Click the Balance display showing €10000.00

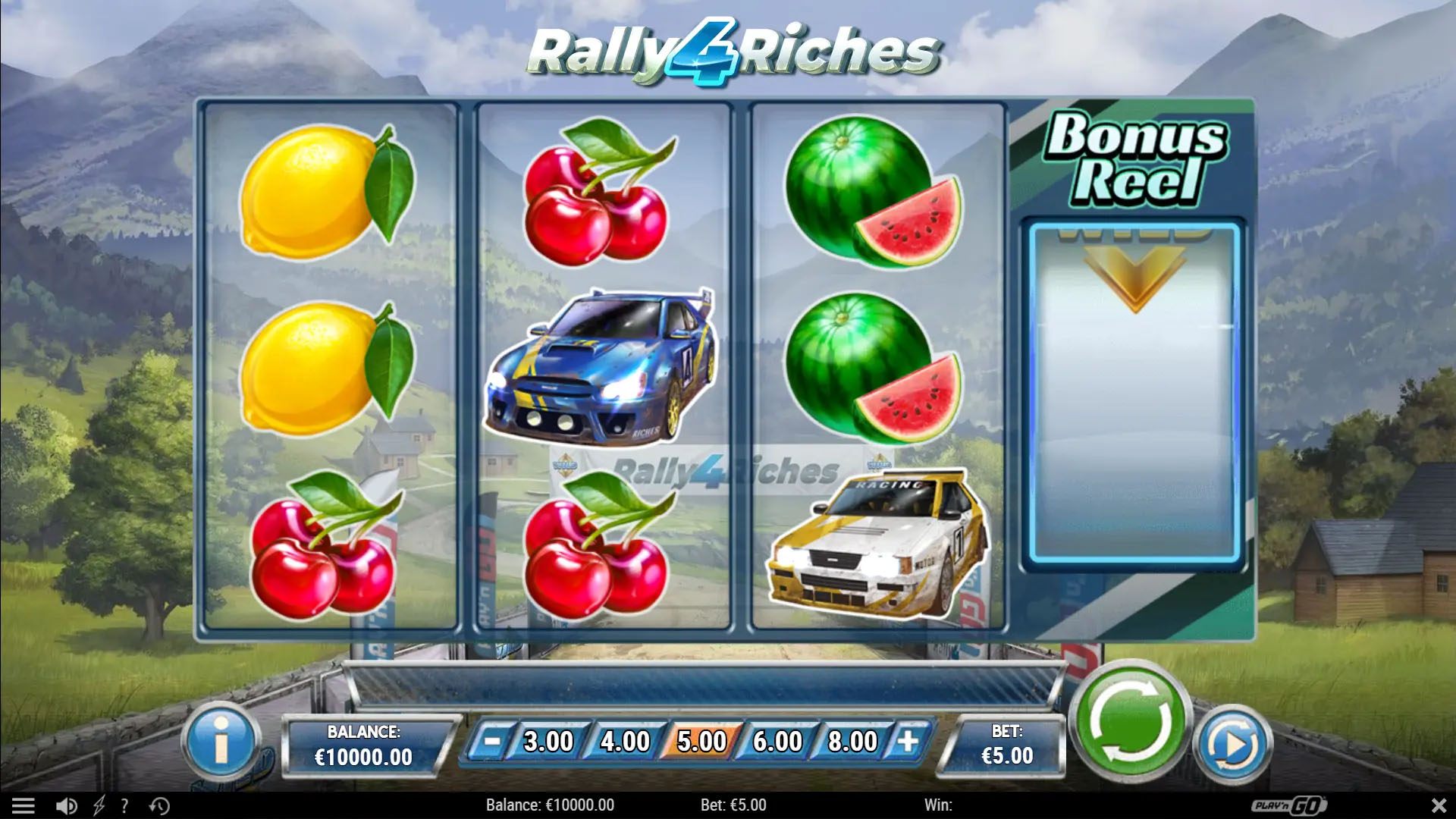[x=365, y=741]
